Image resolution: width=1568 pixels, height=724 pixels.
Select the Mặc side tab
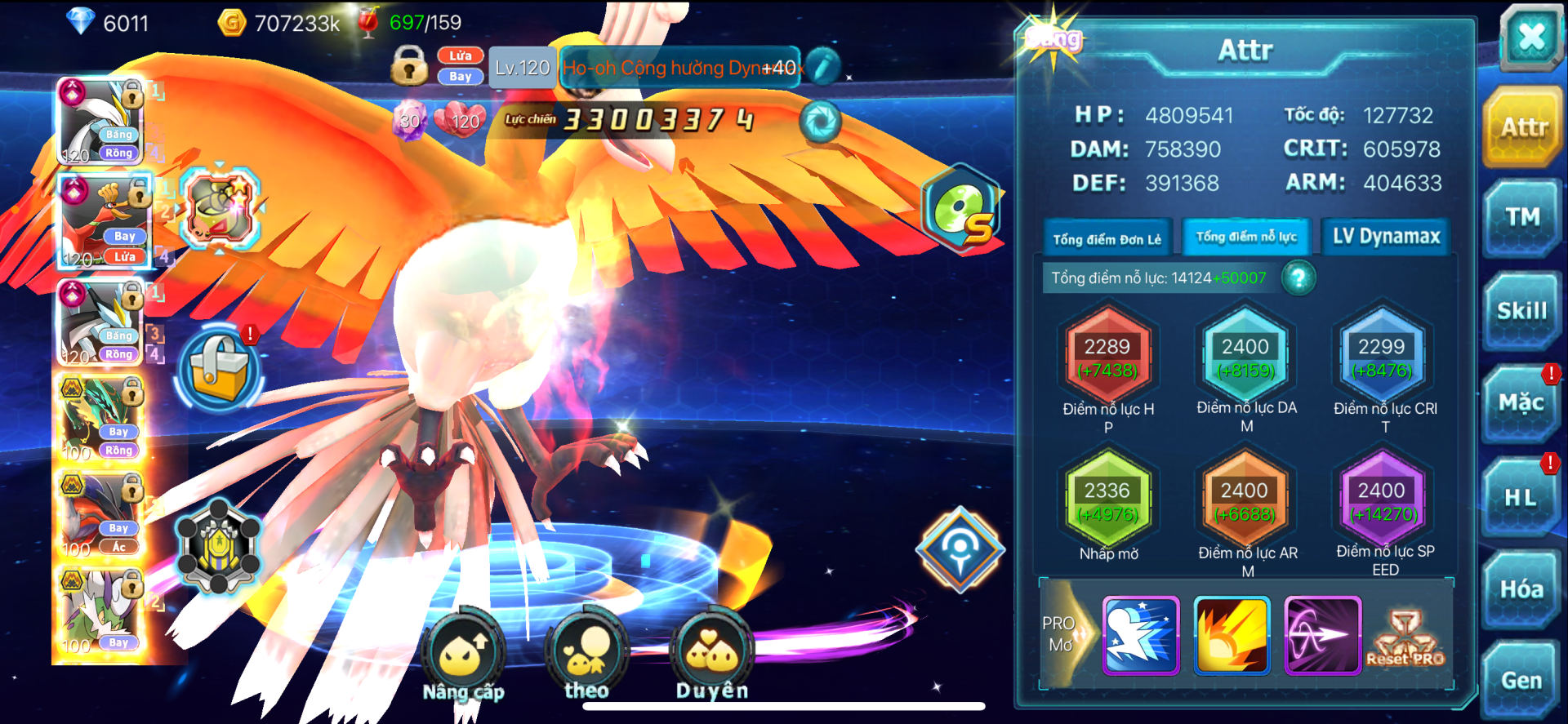(x=1521, y=403)
